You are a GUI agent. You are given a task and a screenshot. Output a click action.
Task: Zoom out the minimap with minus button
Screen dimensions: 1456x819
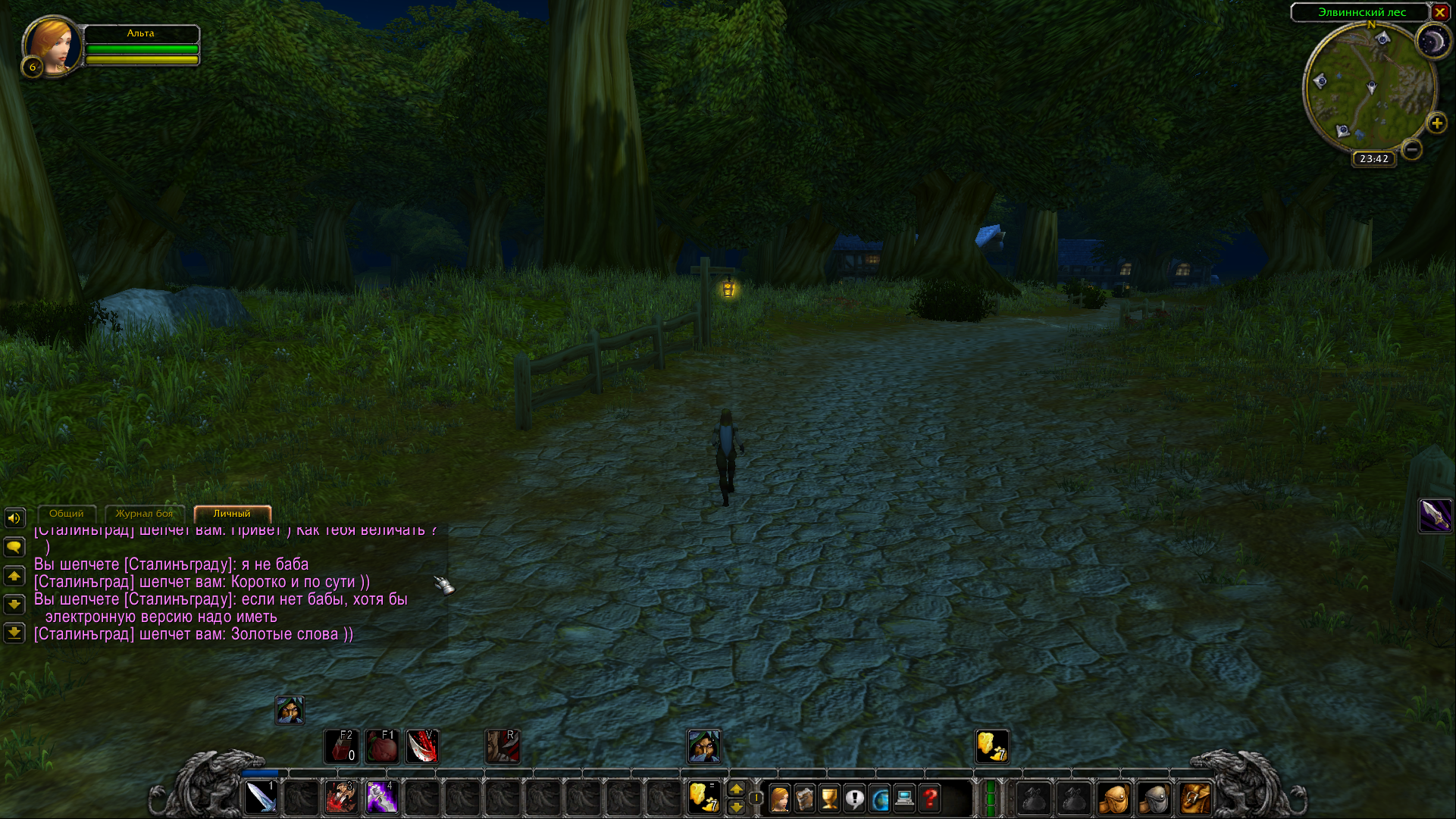(x=1411, y=149)
